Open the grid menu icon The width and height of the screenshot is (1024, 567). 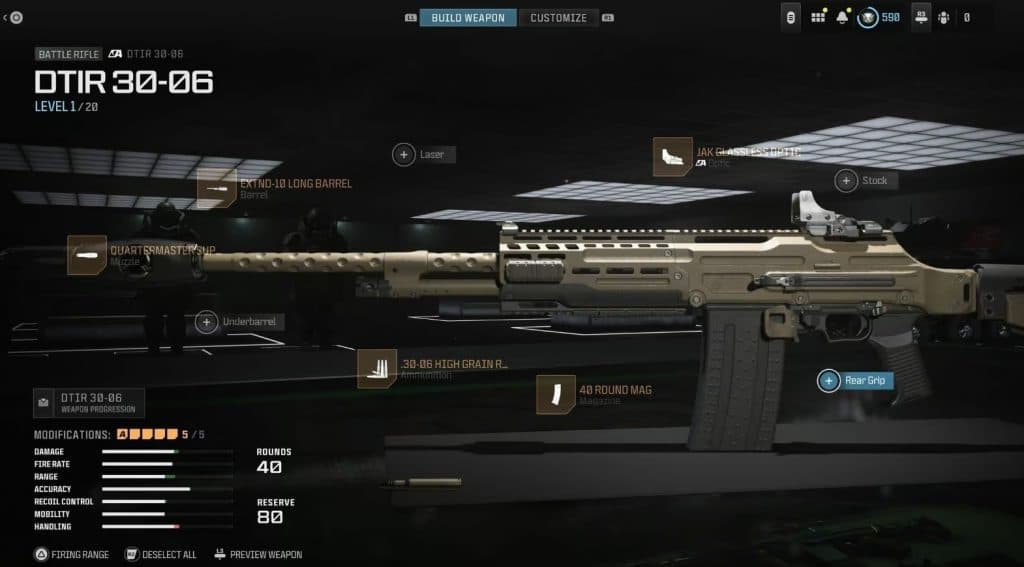pyautogui.click(x=818, y=17)
